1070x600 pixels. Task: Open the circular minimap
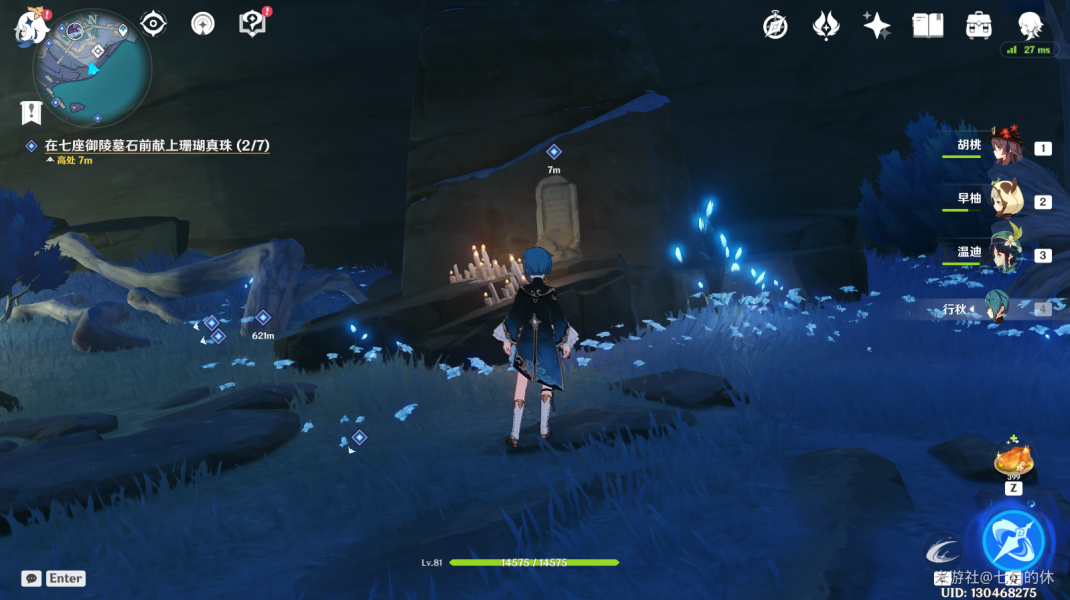(92, 68)
